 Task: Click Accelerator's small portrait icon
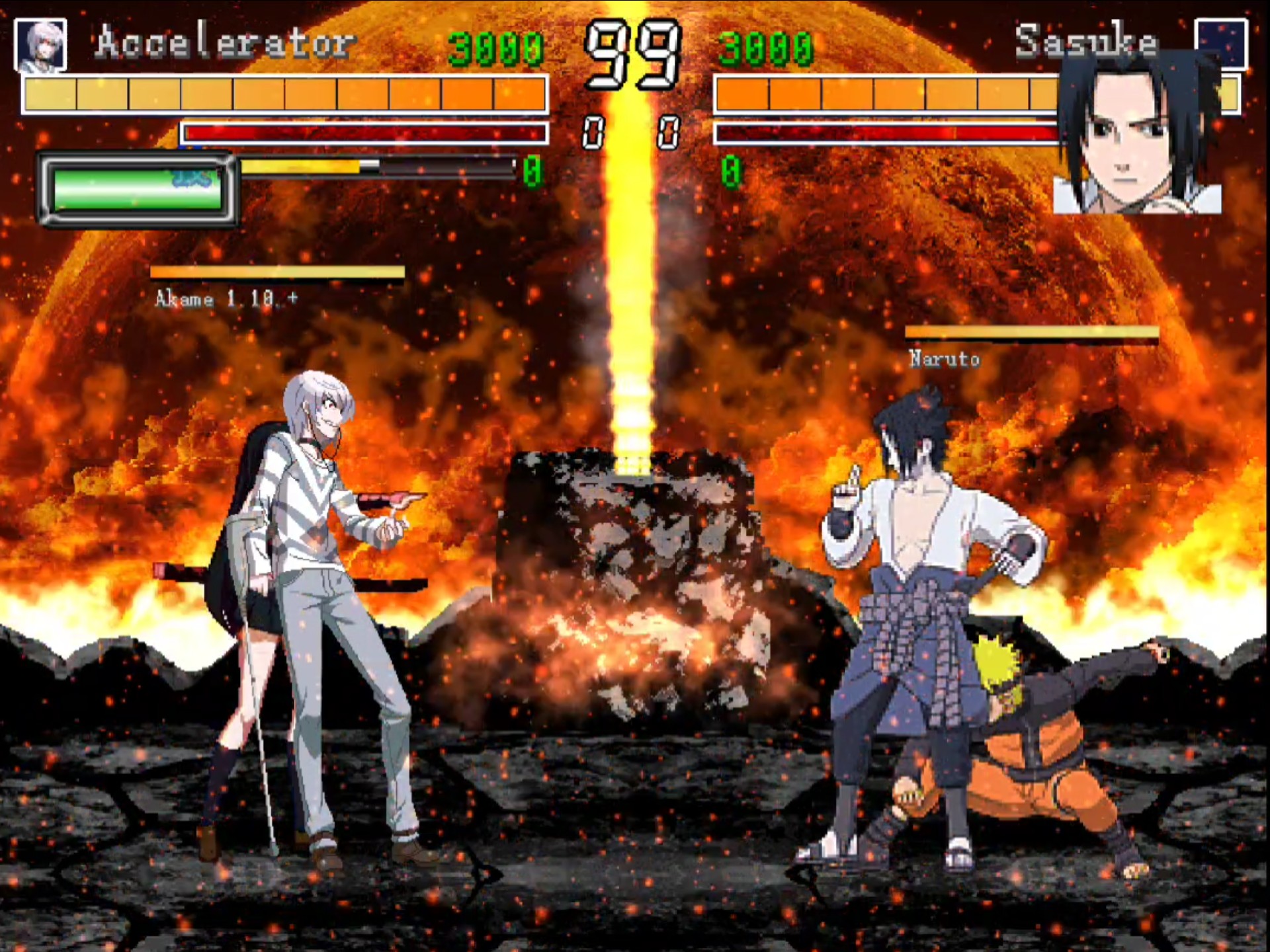click(40, 44)
